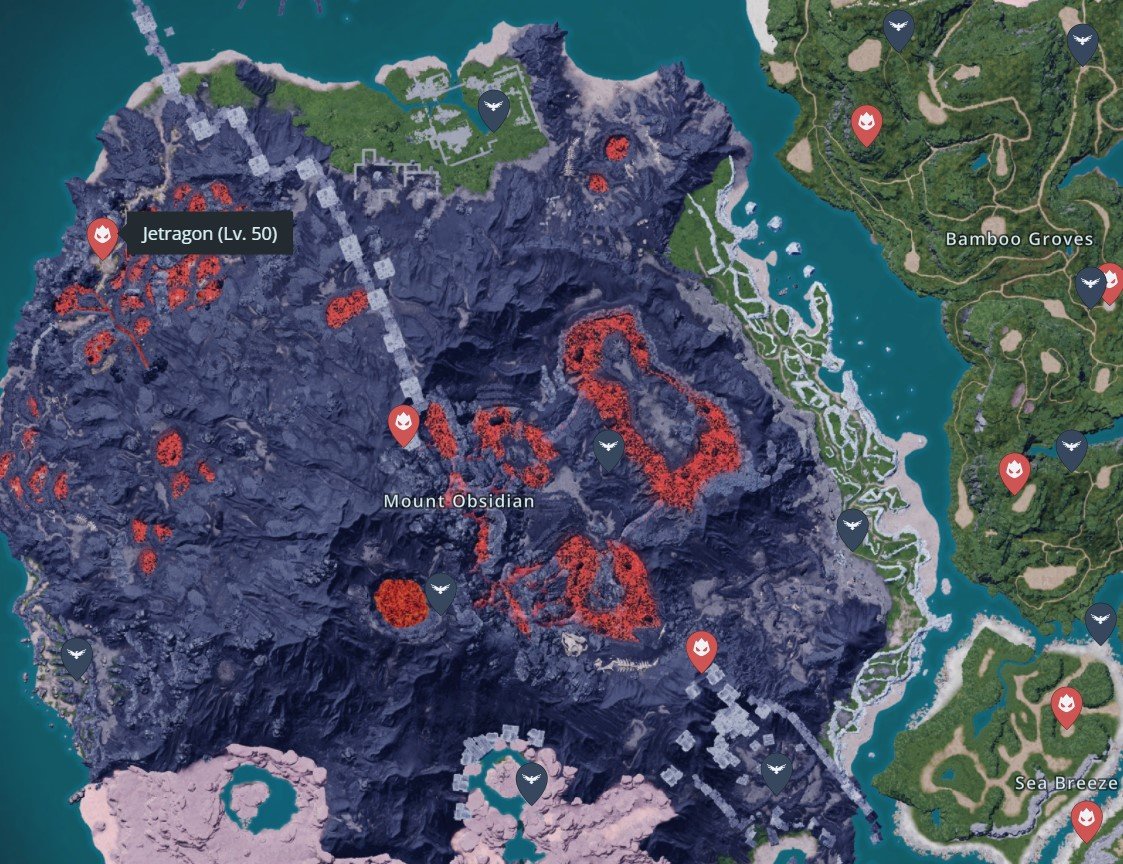Click the fast travel marker on pink southern rocks

tap(532, 781)
